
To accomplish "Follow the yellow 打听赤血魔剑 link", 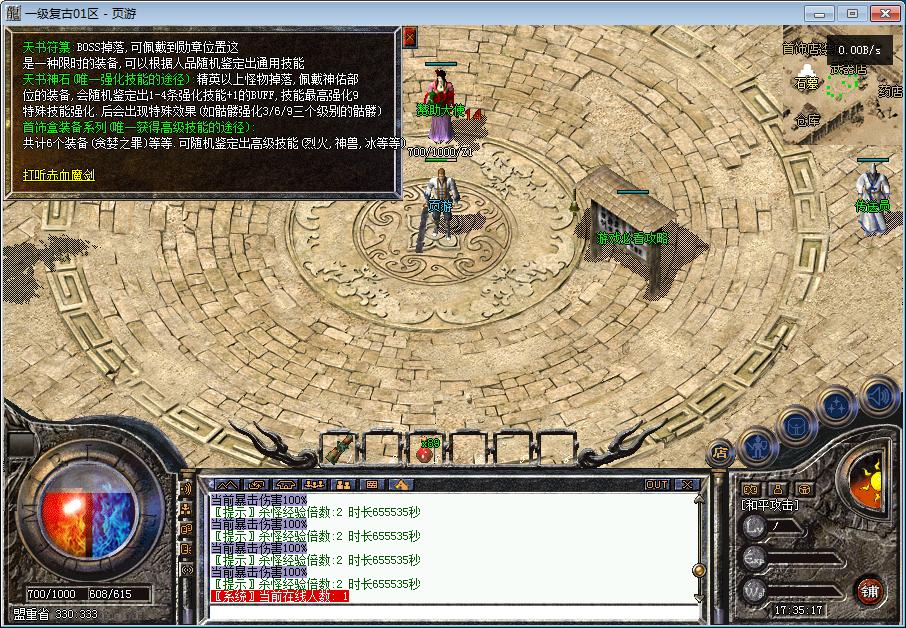I will pos(59,175).
